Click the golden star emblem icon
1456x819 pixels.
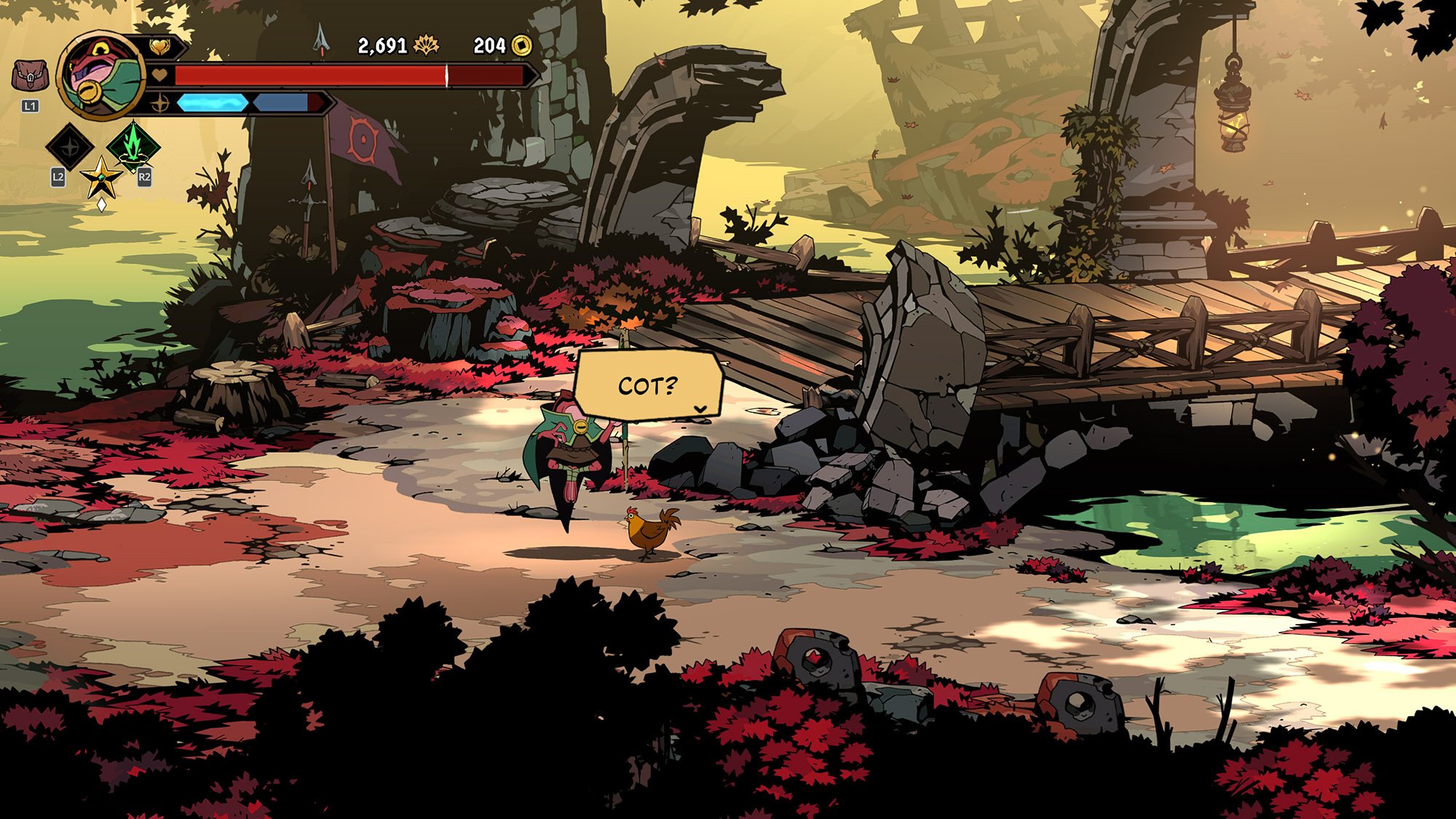(101, 178)
